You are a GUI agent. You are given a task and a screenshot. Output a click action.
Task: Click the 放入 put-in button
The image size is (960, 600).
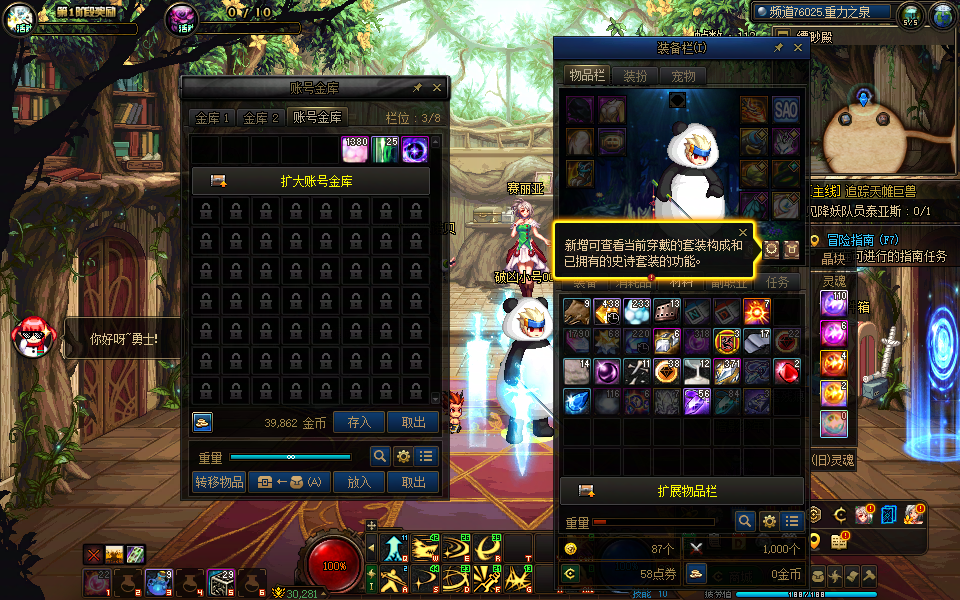pos(359,482)
